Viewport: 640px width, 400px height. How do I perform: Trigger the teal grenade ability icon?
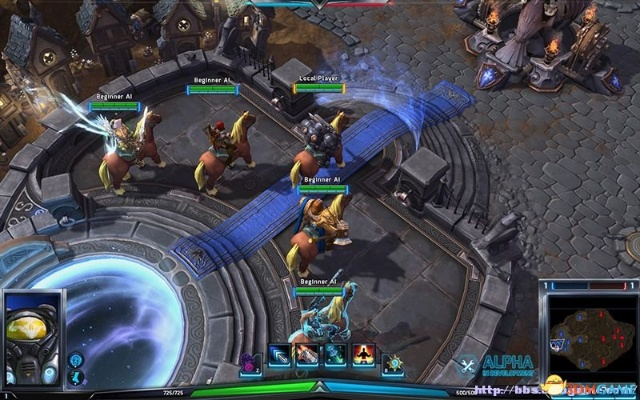[334, 356]
